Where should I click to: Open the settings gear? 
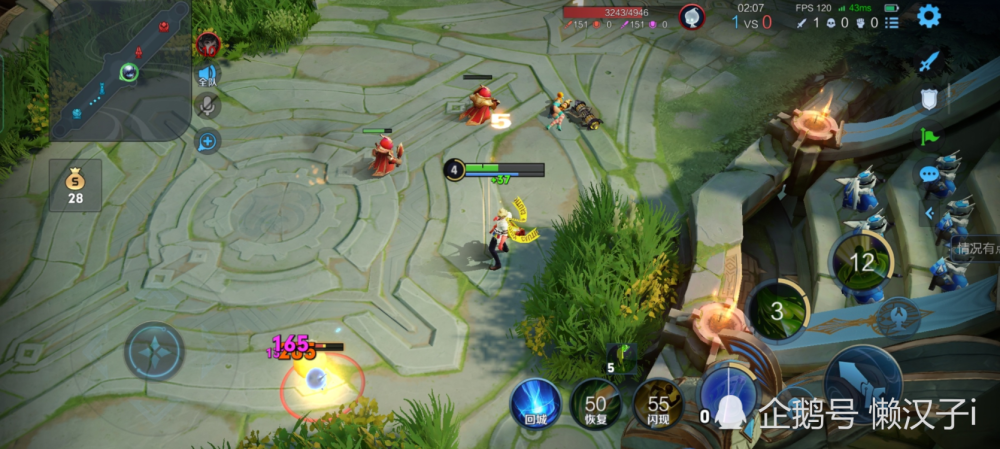click(x=929, y=16)
